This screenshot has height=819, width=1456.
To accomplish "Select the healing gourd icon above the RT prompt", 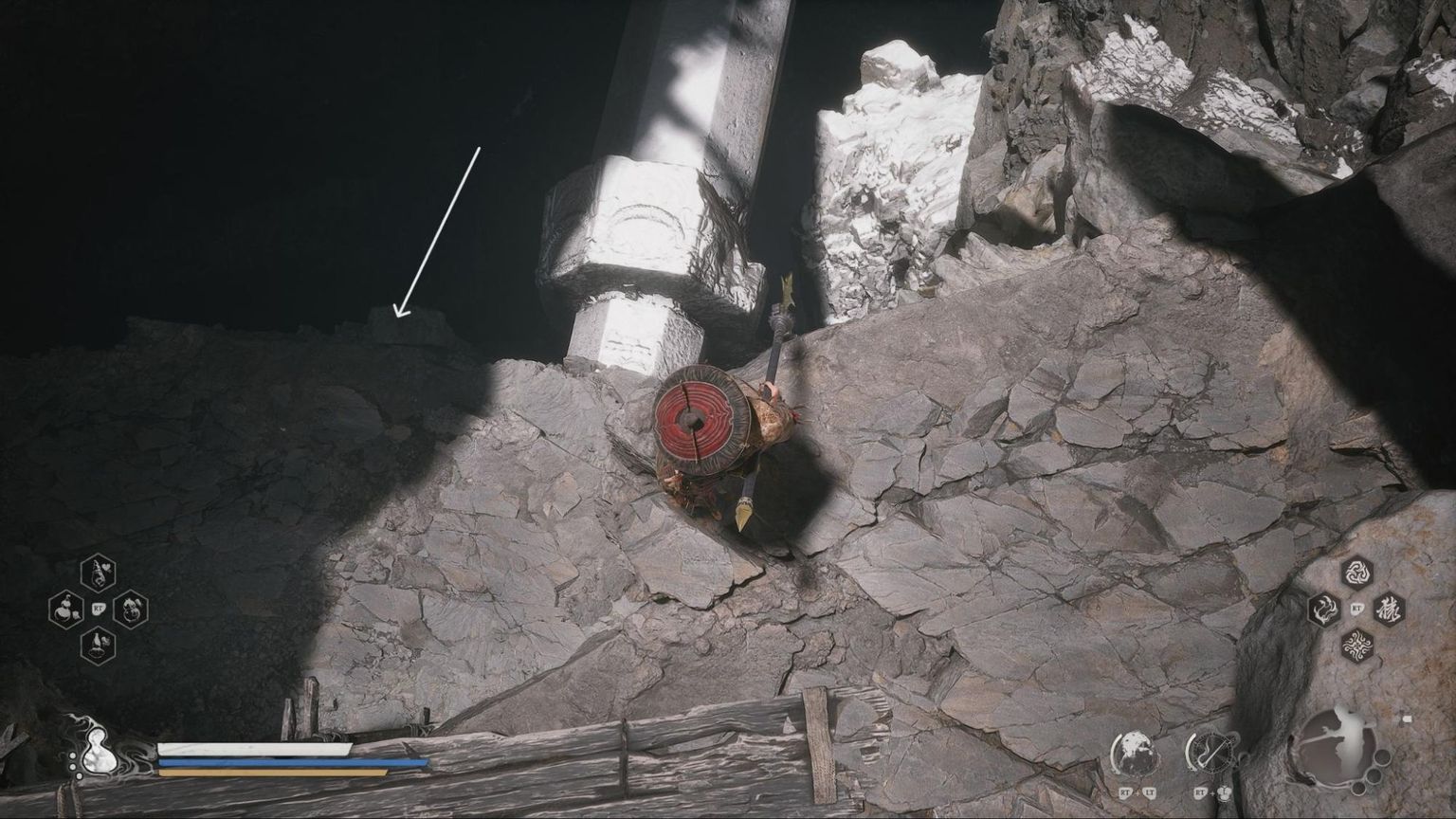I will pyautogui.click(x=98, y=572).
